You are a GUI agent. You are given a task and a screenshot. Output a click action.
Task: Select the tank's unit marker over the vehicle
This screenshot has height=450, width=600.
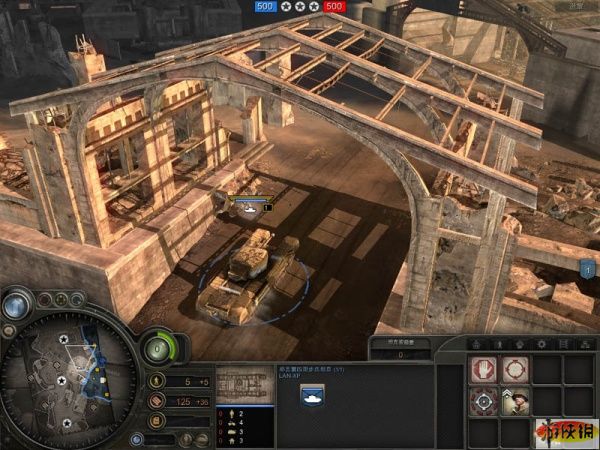(x=252, y=205)
